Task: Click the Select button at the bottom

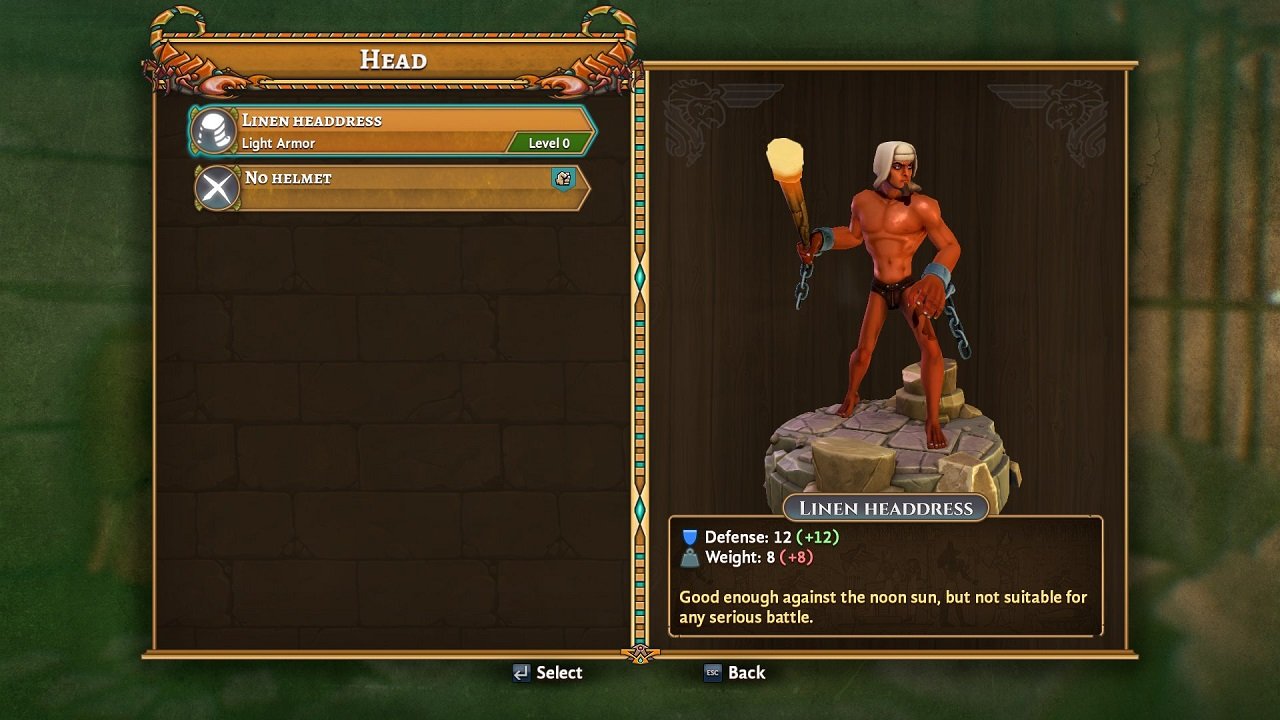Action: pyautogui.click(x=547, y=673)
